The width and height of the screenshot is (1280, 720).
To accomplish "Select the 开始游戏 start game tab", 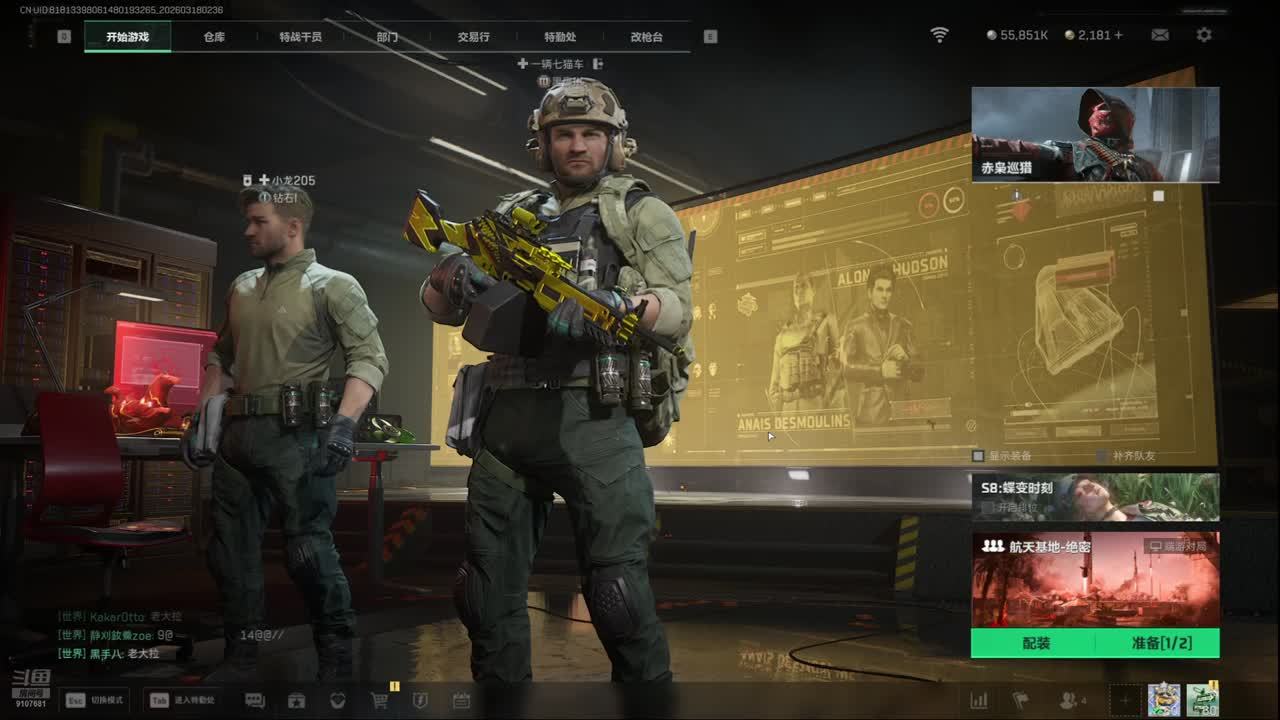I will click(127, 37).
